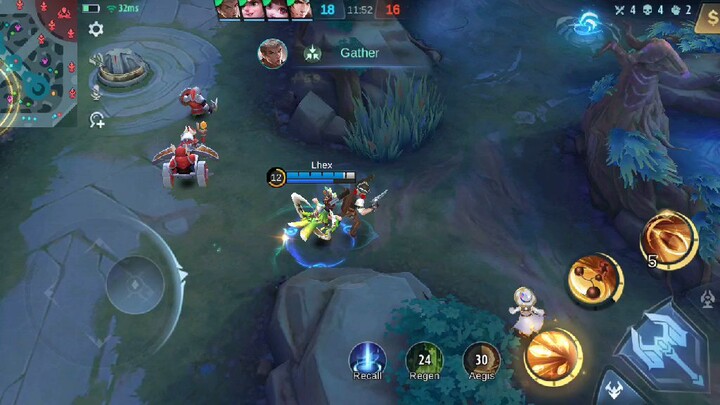Select the ally hero portrait beside Gather
720x405 pixels.
pos(272,53)
